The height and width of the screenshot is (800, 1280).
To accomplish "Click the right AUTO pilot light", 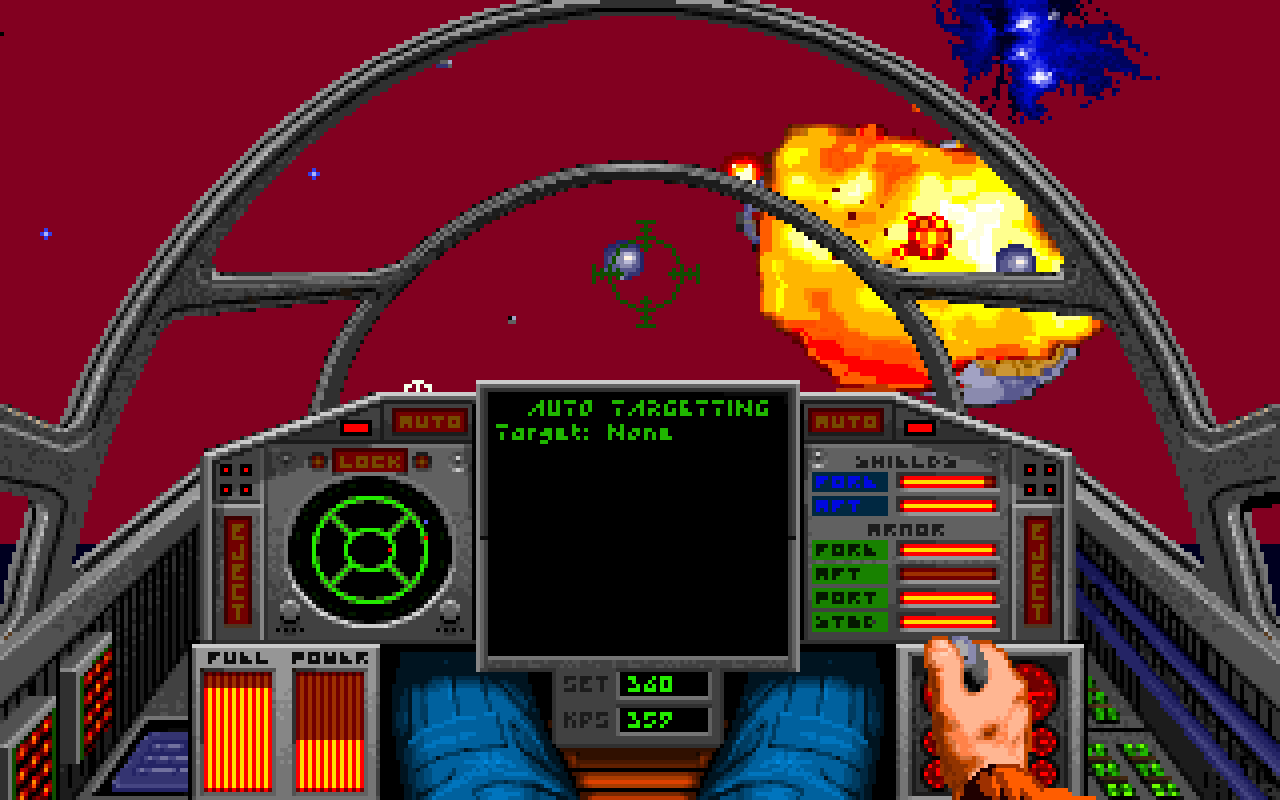I will click(846, 421).
